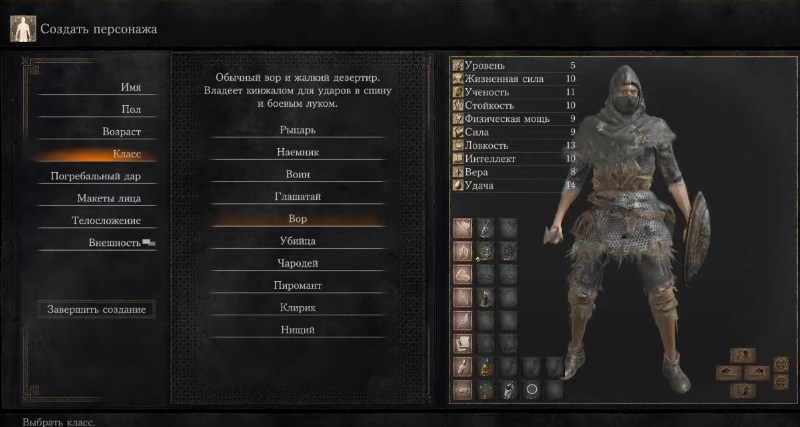Choose the Убийца class
800x427 pixels.
(298, 241)
